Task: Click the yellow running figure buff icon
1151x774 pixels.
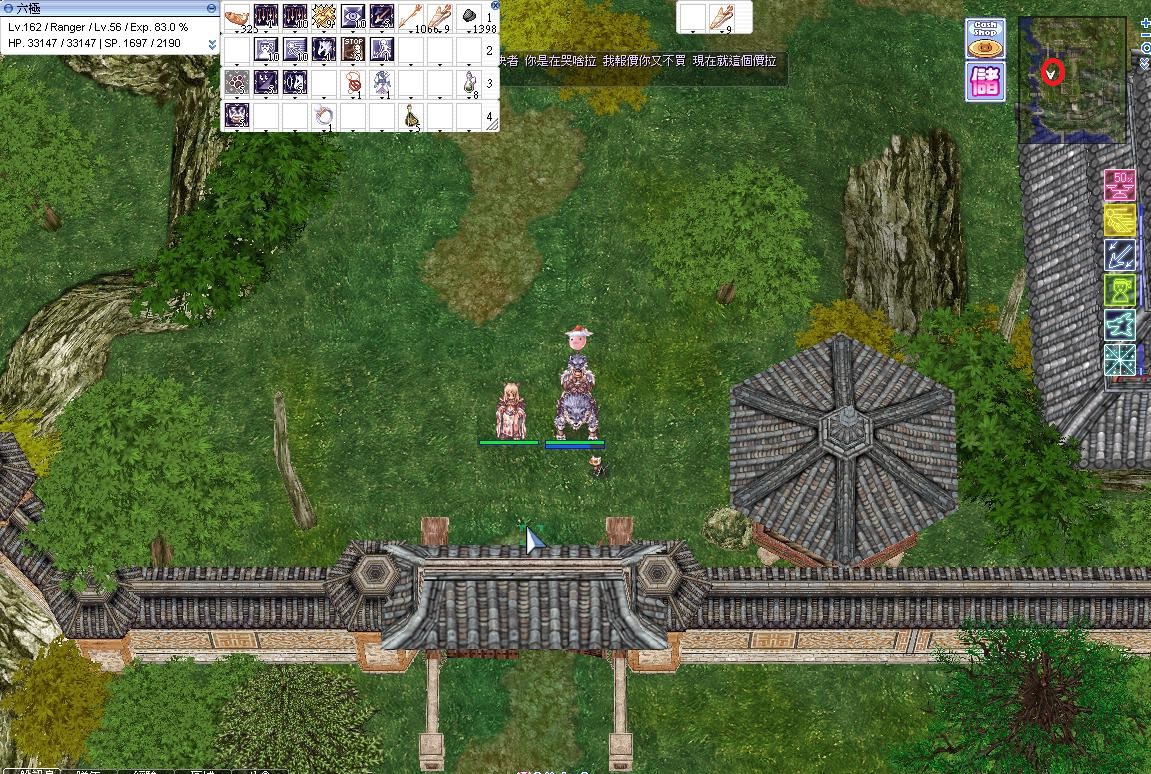Action: [x=1119, y=220]
